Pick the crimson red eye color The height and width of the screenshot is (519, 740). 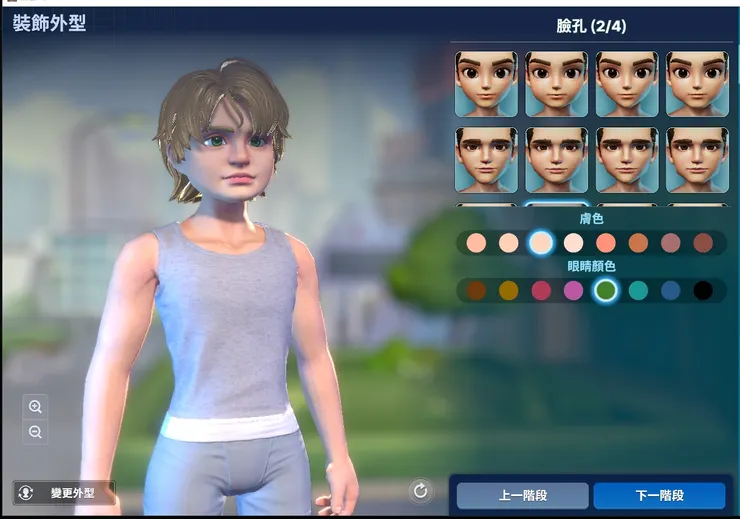click(541, 291)
